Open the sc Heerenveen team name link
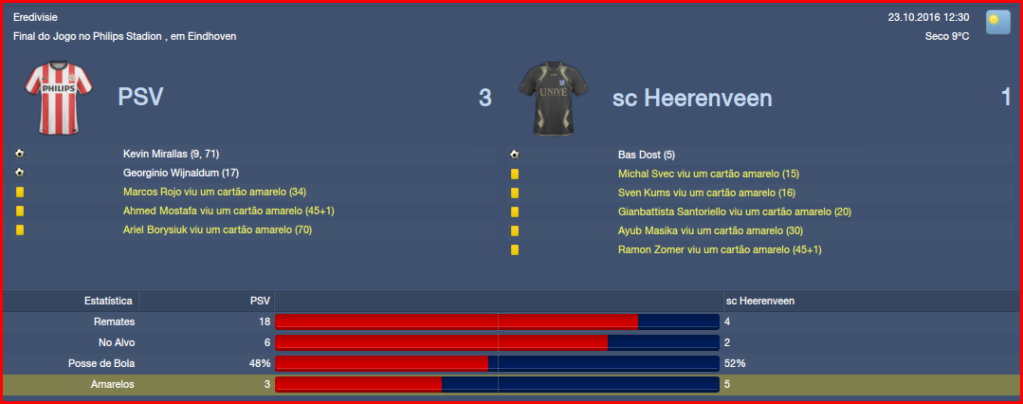 pyautogui.click(x=692, y=97)
